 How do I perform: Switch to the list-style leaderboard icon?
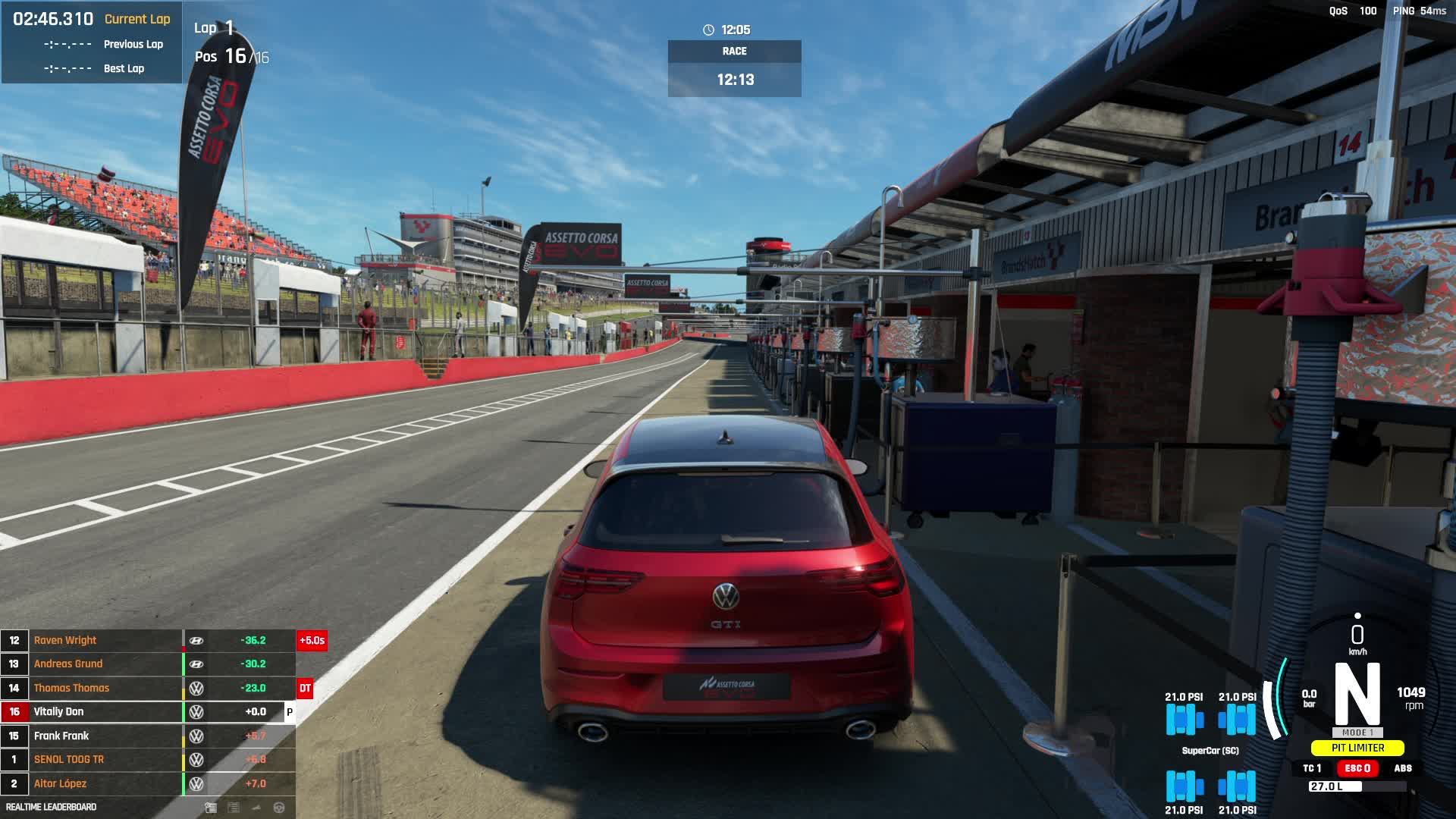[234, 808]
